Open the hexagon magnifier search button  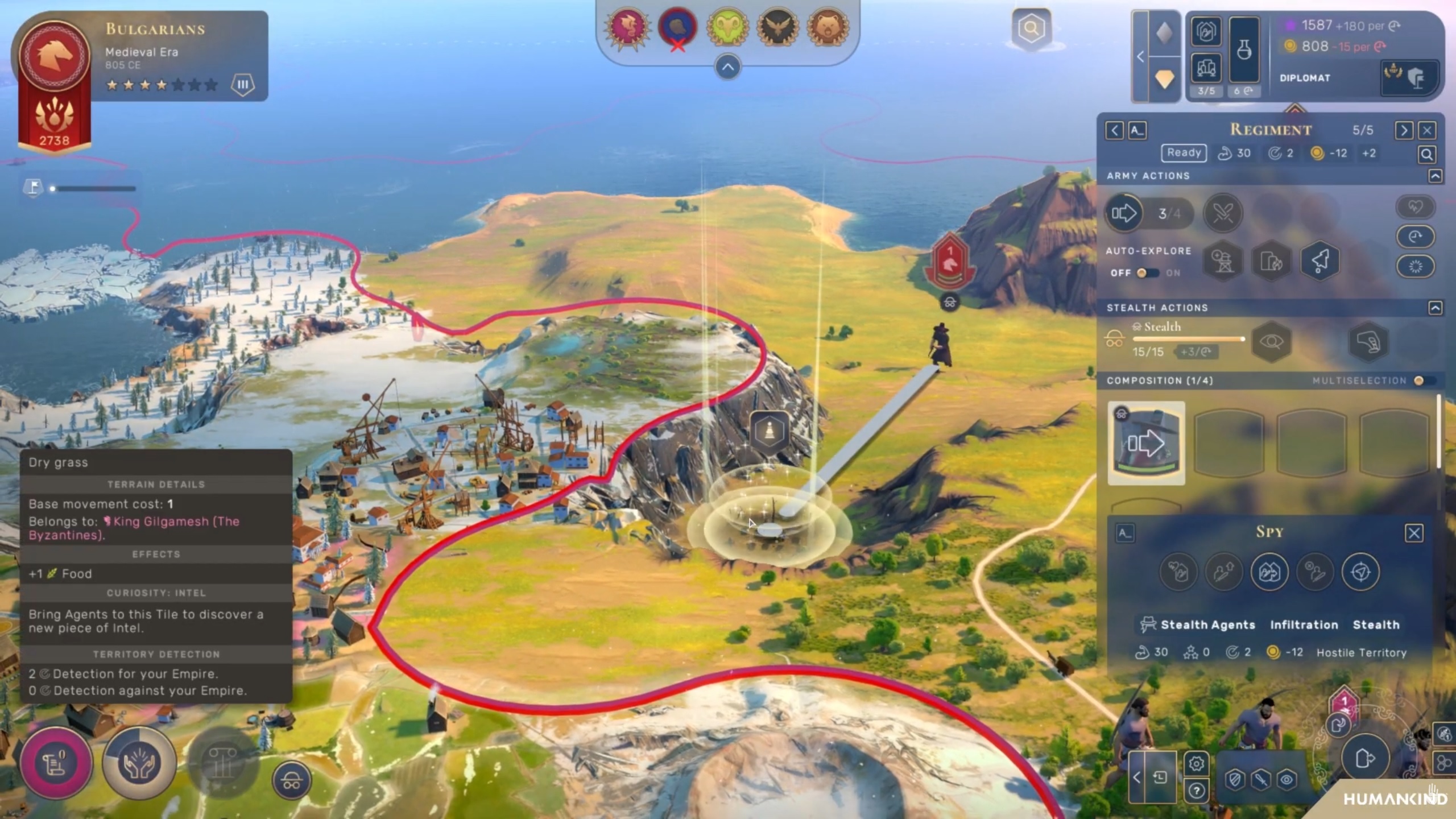(x=1031, y=28)
